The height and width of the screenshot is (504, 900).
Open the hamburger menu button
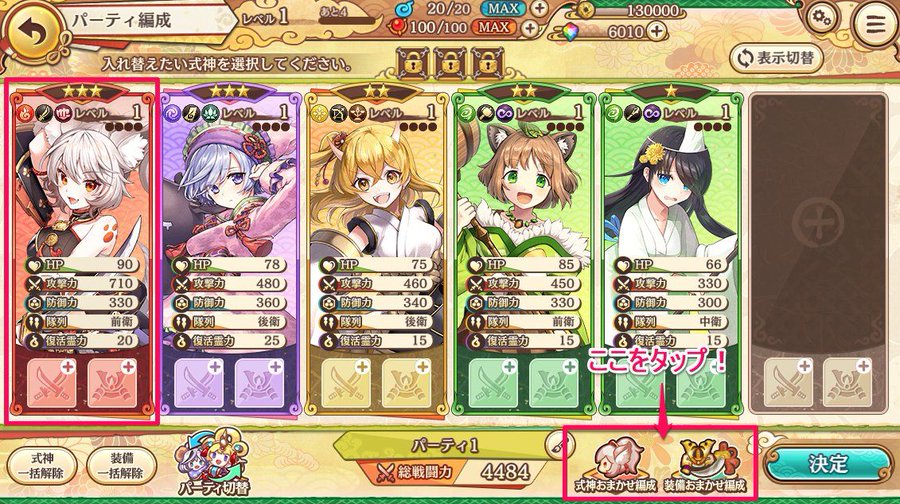[874, 23]
